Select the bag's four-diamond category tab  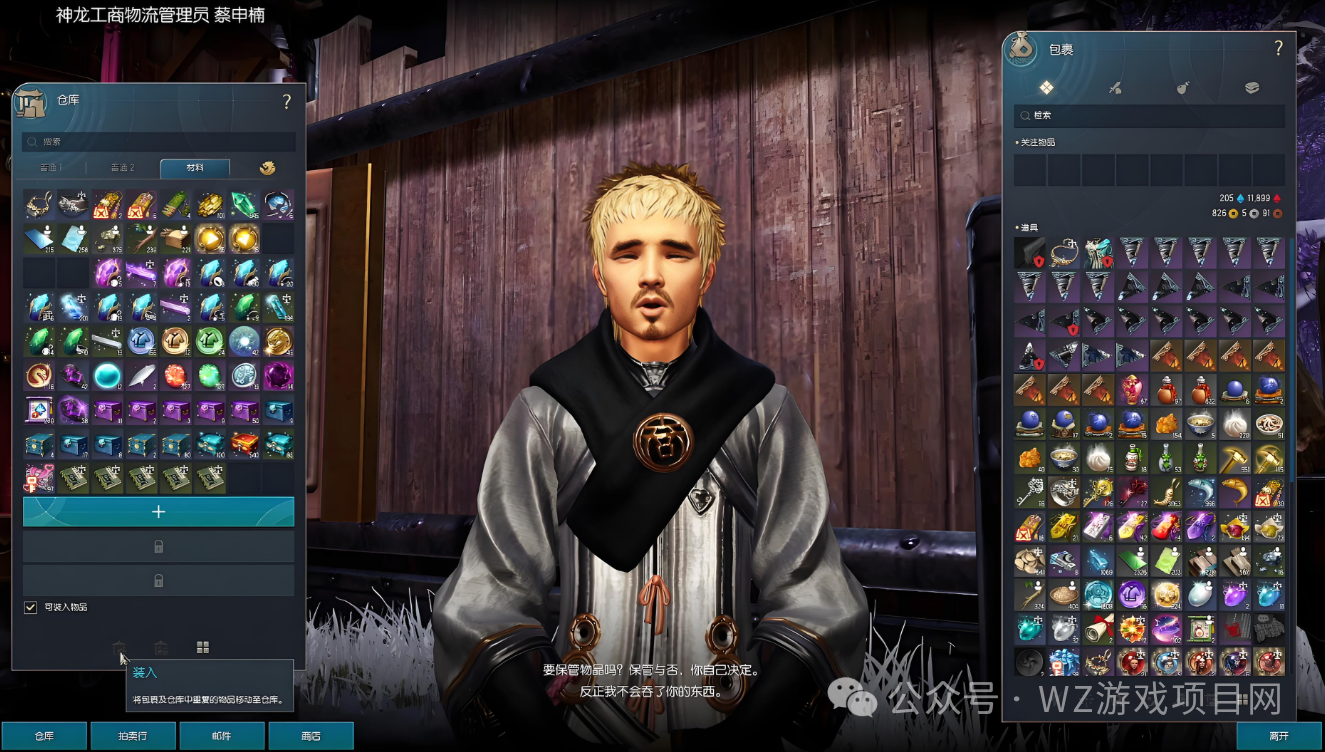click(1046, 88)
